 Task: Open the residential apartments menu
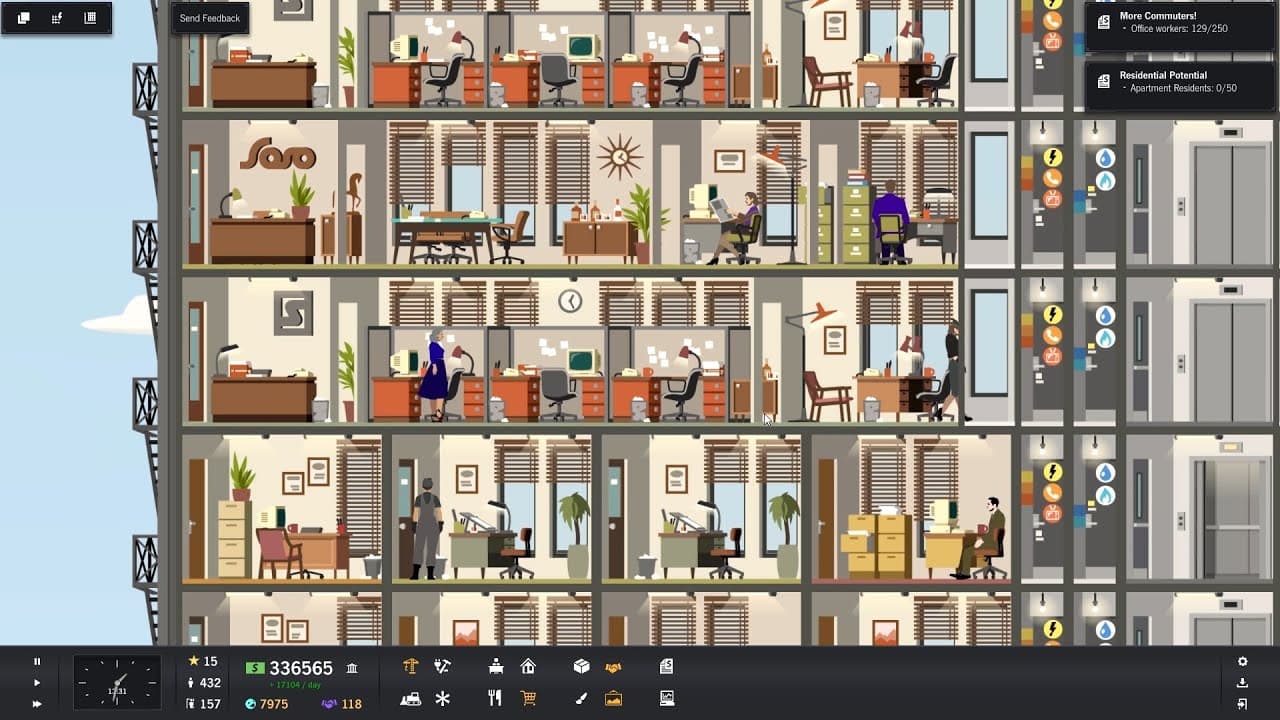(x=529, y=666)
